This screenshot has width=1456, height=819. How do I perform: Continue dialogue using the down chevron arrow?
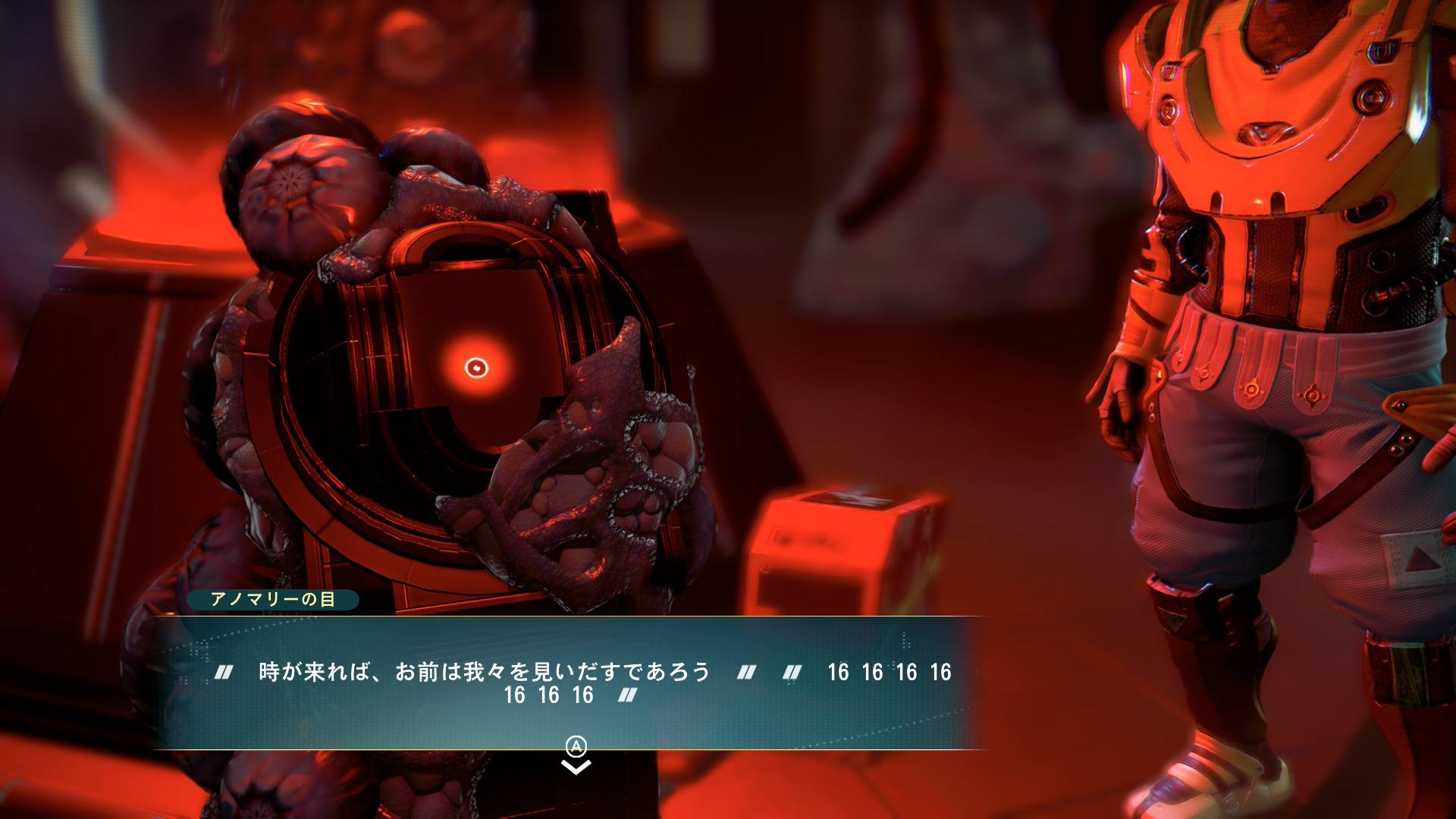coord(576,767)
